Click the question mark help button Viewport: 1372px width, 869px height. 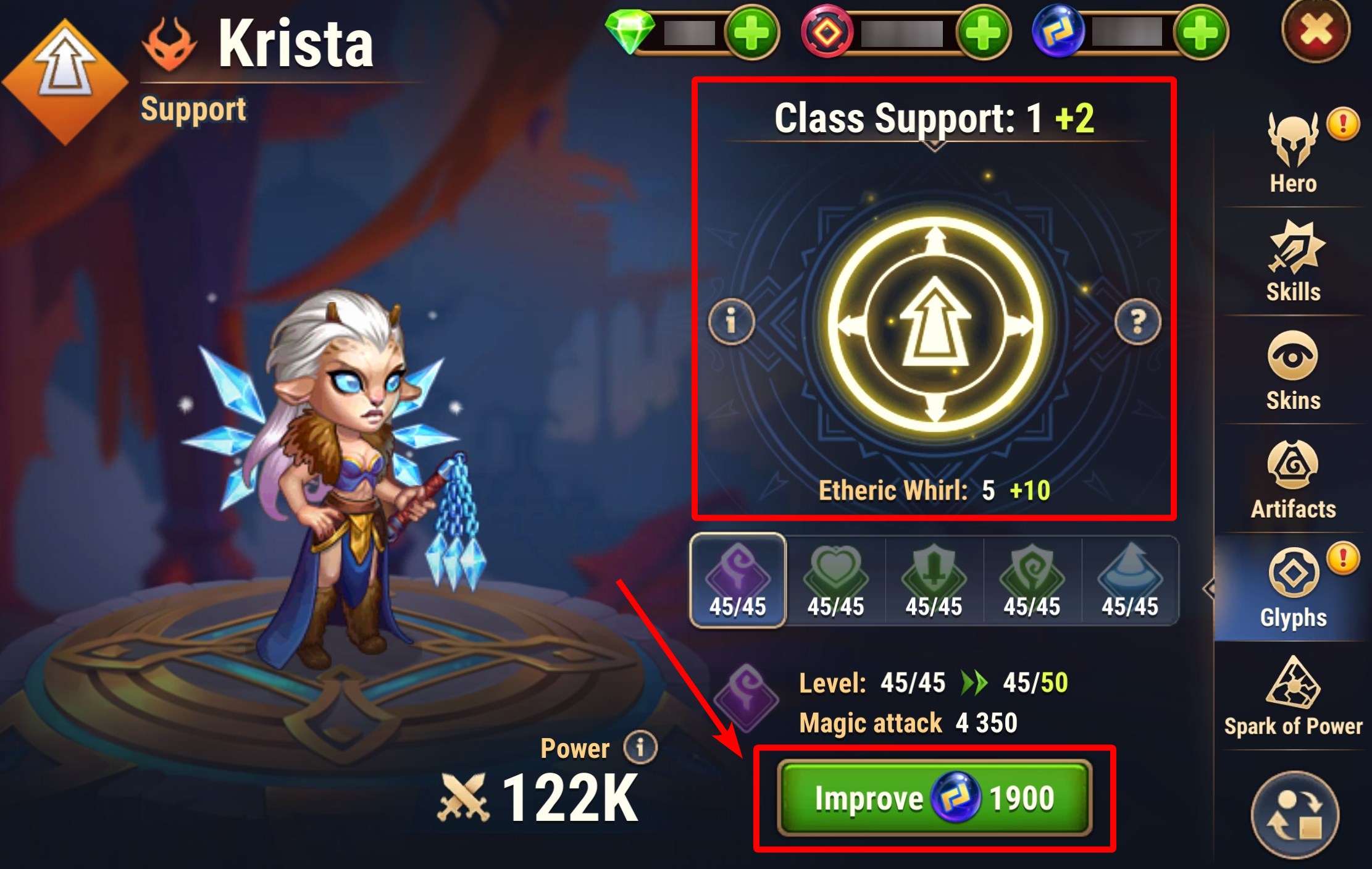pos(1137,321)
